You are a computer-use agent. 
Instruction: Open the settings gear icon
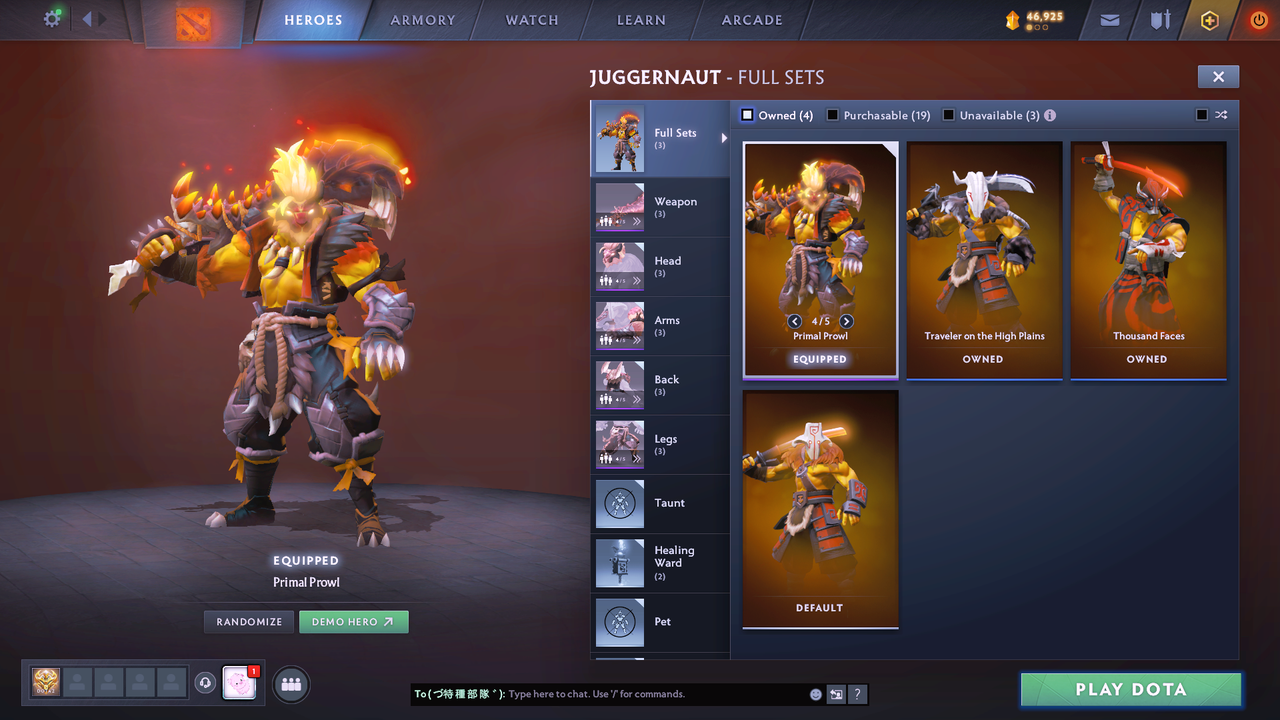(x=52, y=18)
